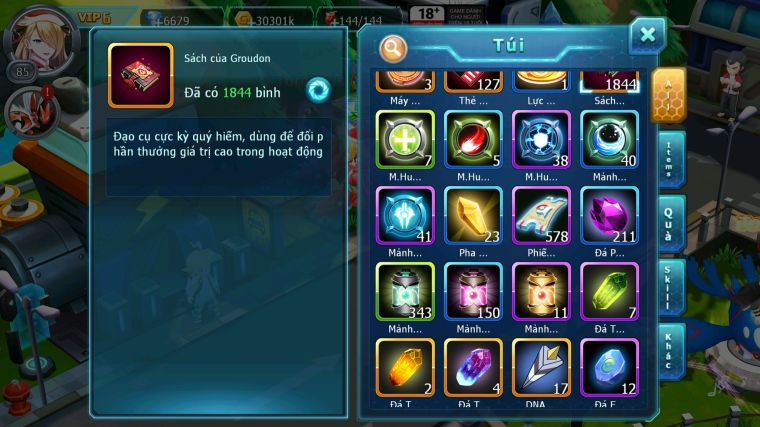Screen dimensions: 760x427
Task: Select the pink lantern item with count 150
Action: [473, 292]
